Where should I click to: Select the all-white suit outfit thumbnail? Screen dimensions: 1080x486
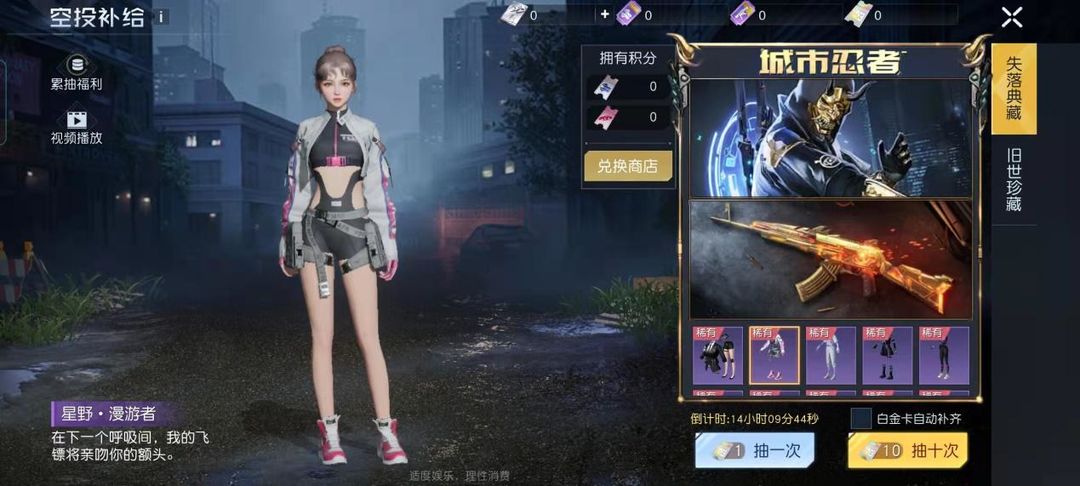pyautogui.click(x=831, y=355)
